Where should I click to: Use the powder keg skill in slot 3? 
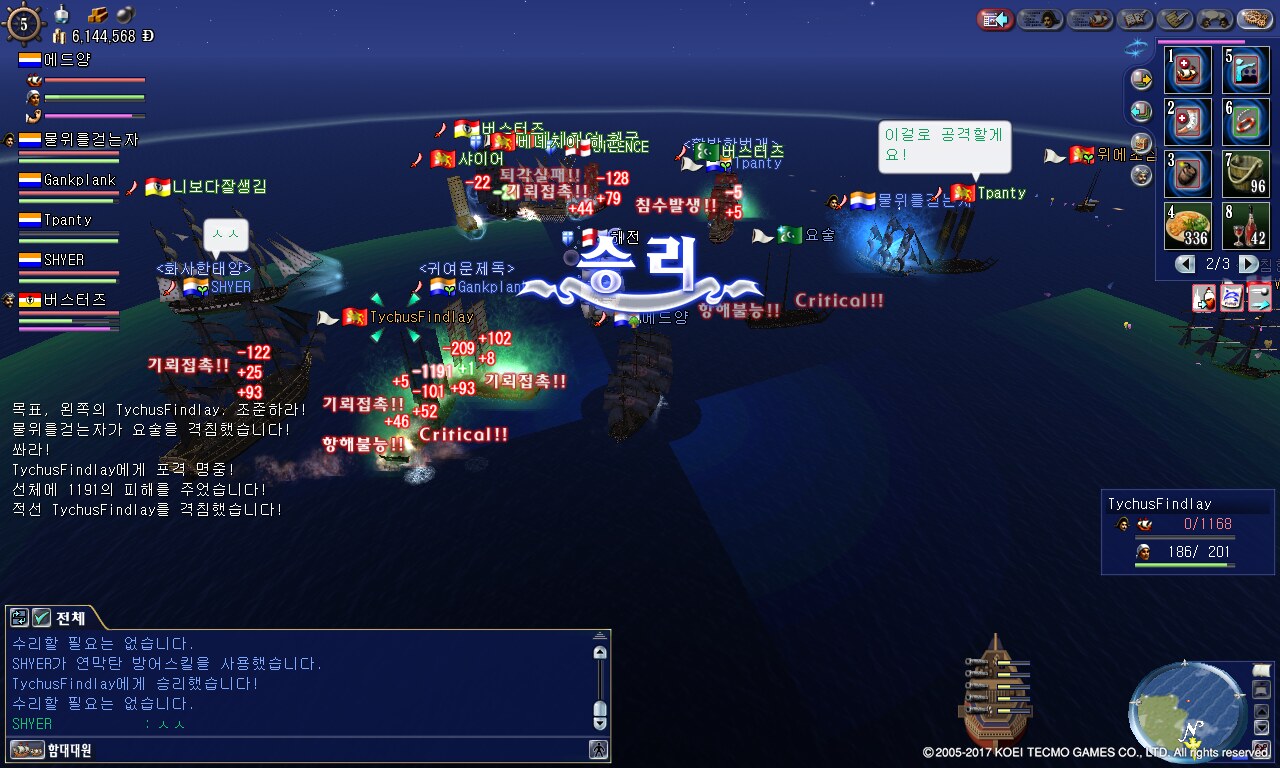pos(1188,174)
